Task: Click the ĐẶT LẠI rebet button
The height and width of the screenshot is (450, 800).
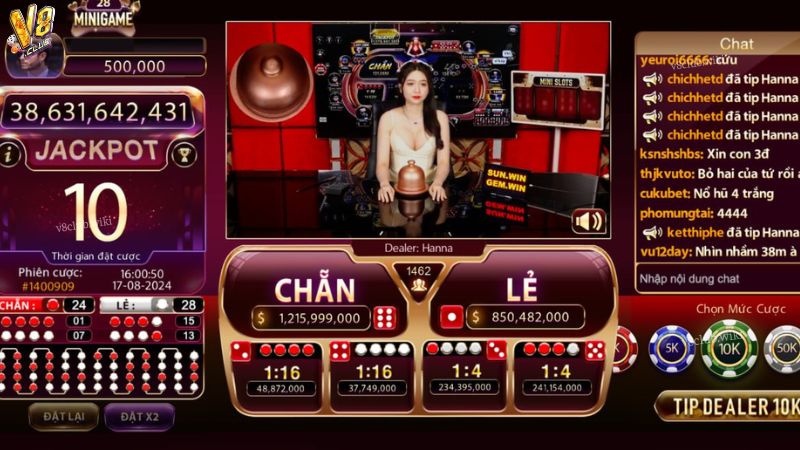Action: tap(63, 415)
